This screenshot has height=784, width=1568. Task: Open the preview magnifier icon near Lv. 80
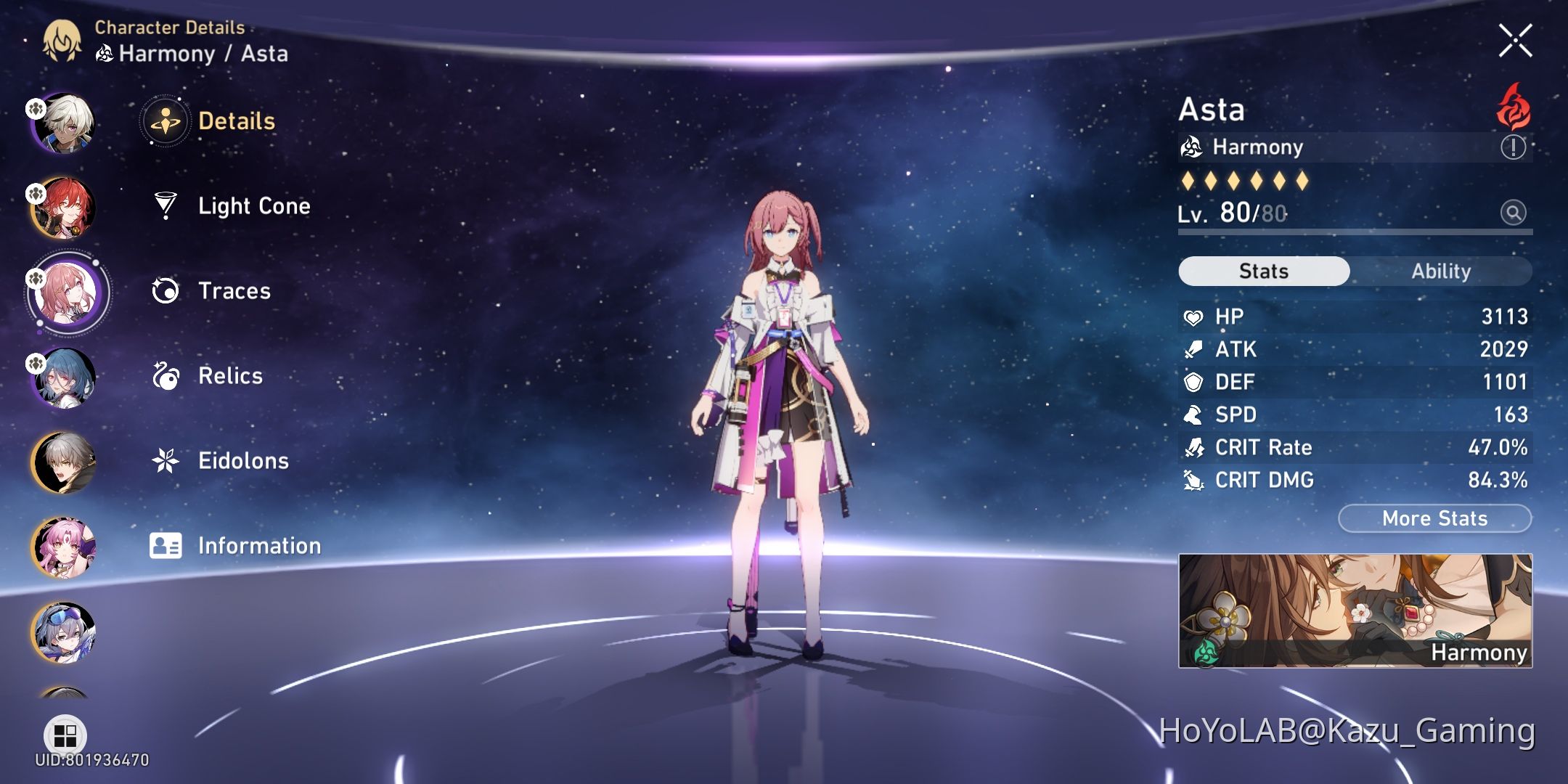pyautogui.click(x=1514, y=213)
